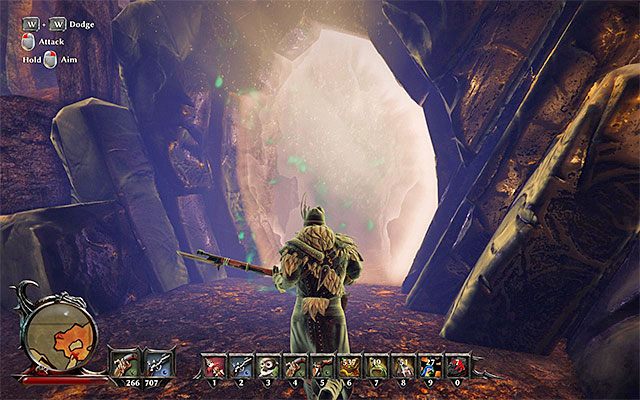Activate the orange ability in slot 6

[x=350, y=364]
